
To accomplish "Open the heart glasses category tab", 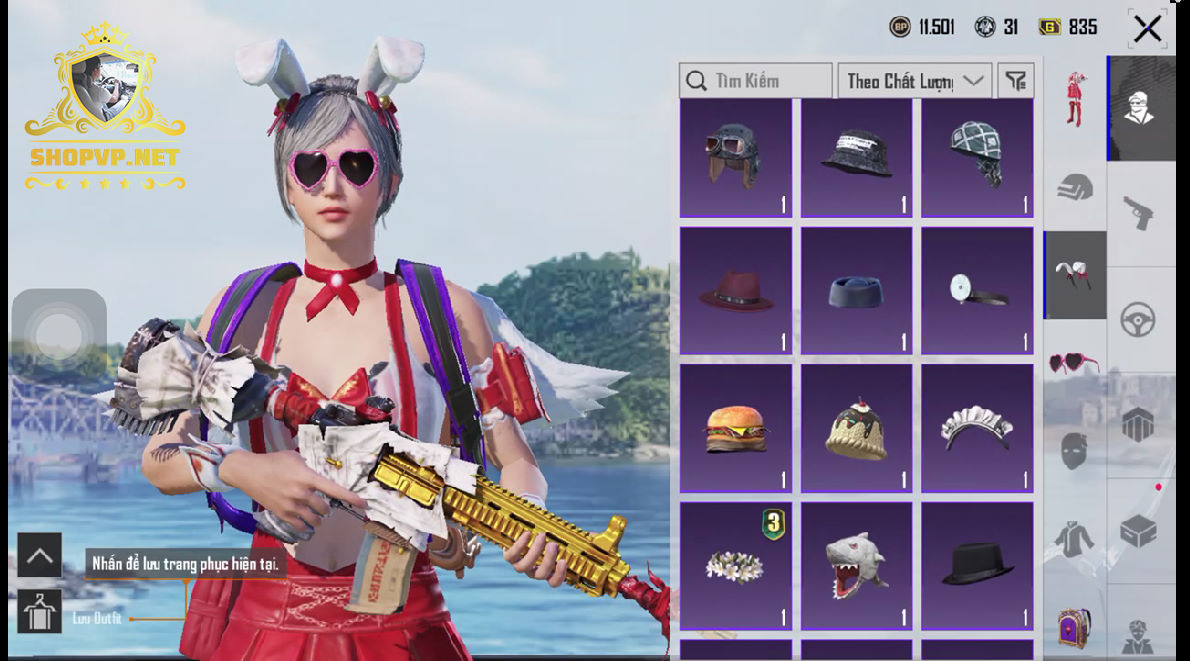I will [x=1075, y=362].
